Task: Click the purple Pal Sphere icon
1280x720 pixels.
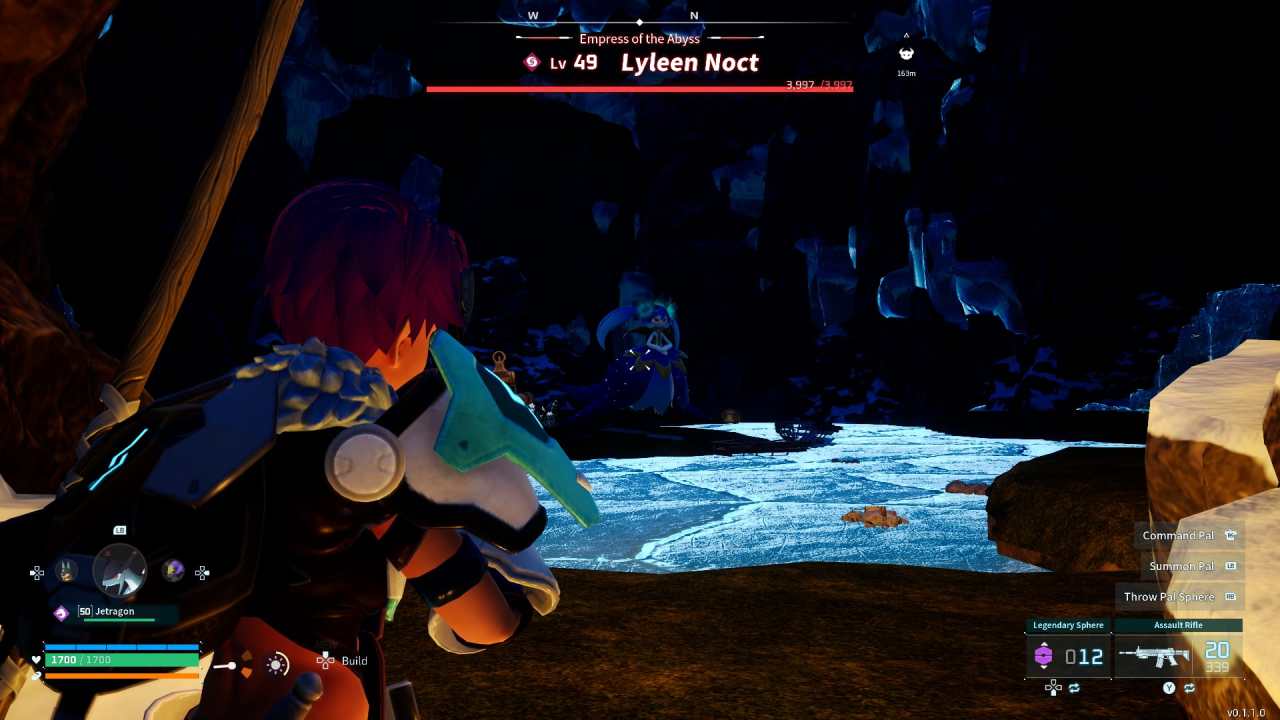Action: coord(1044,655)
